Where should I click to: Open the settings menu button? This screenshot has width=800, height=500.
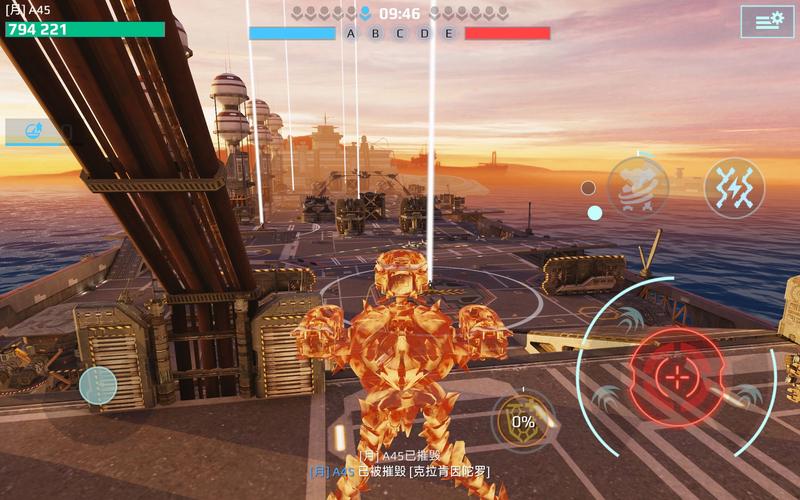coord(767,21)
